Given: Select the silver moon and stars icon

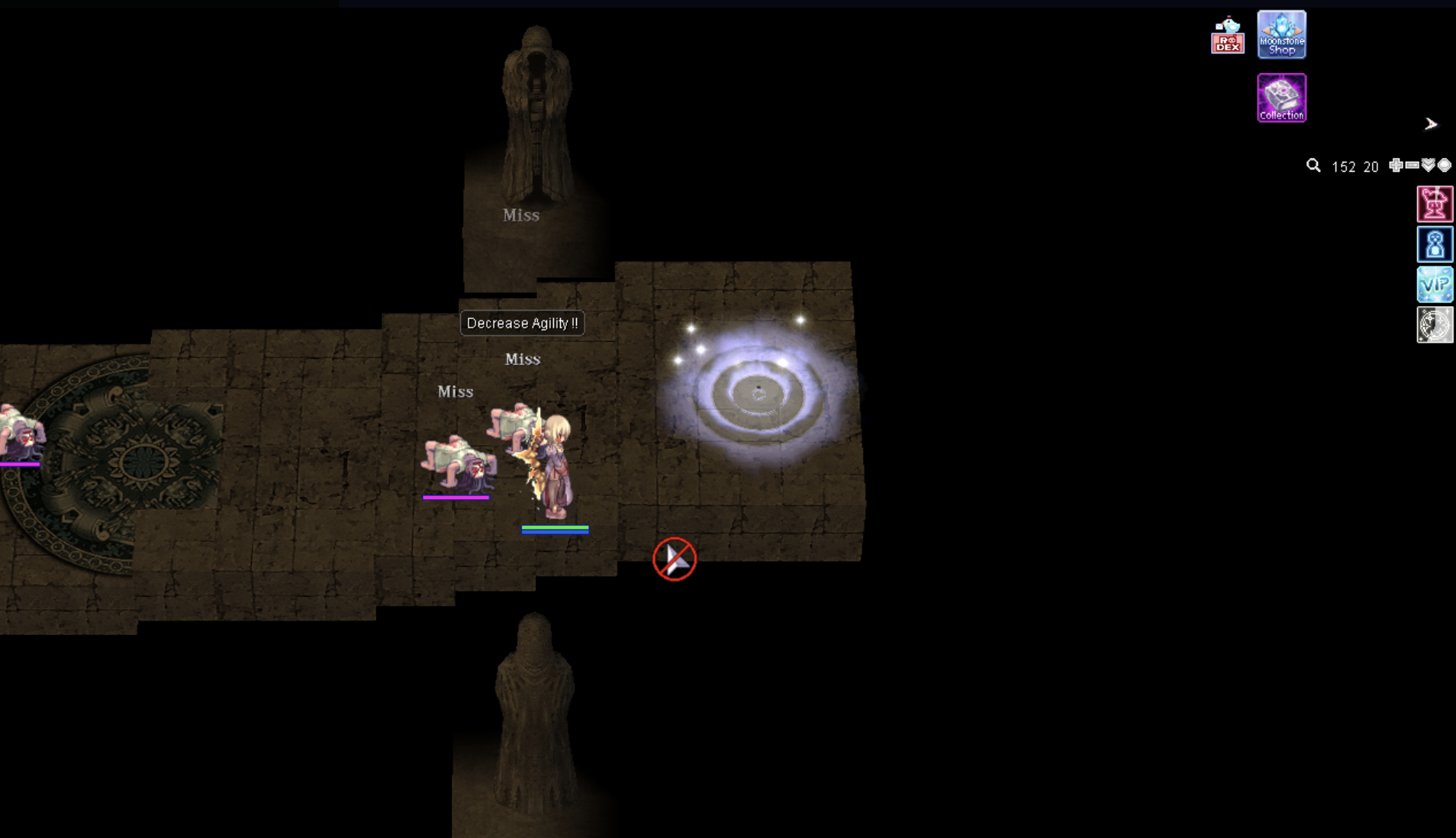Looking at the screenshot, I should point(1435,325).
